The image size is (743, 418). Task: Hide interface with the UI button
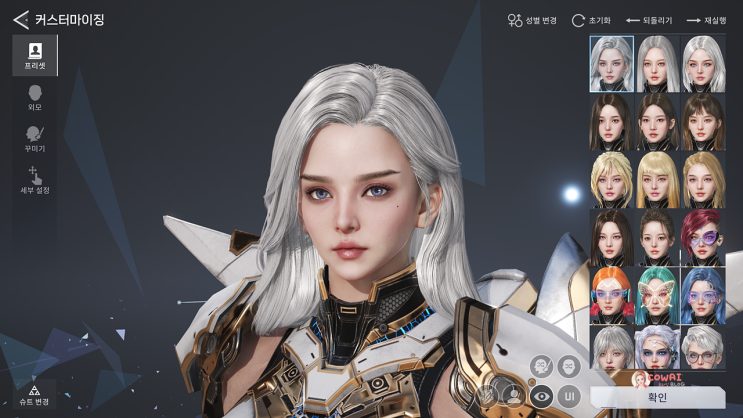pyautogui.click(x=569, y=396)
